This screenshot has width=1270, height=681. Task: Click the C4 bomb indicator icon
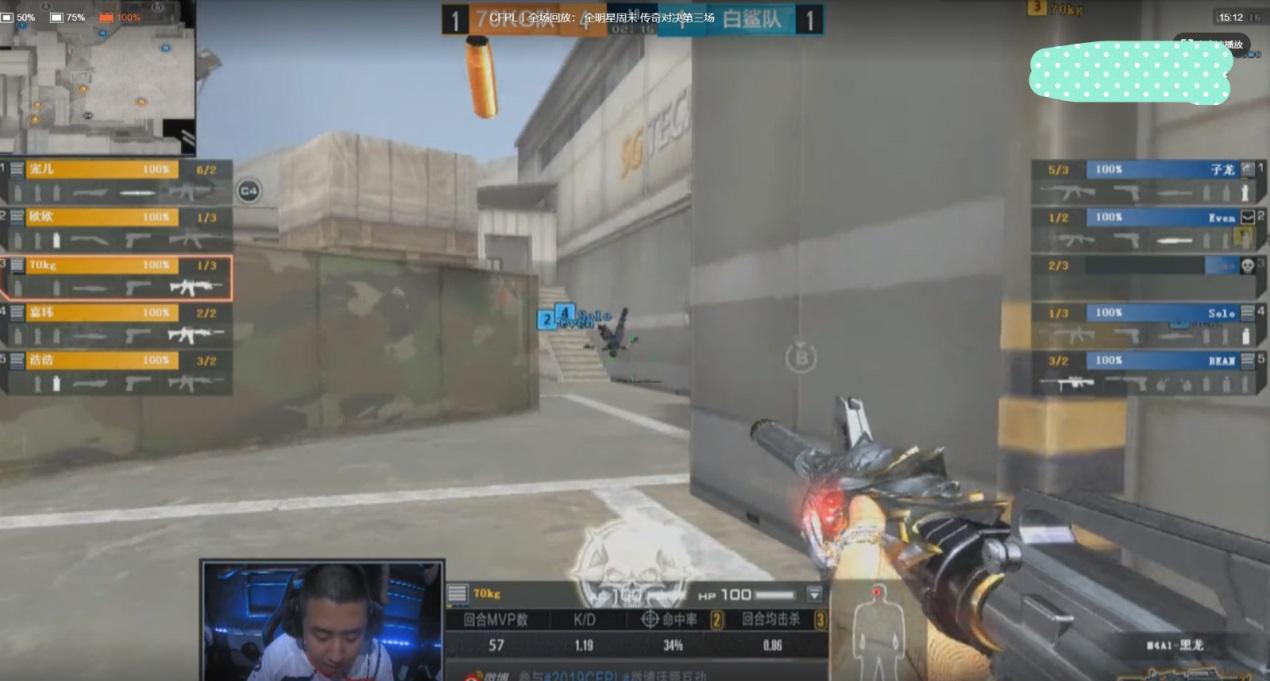click(248, 190)
